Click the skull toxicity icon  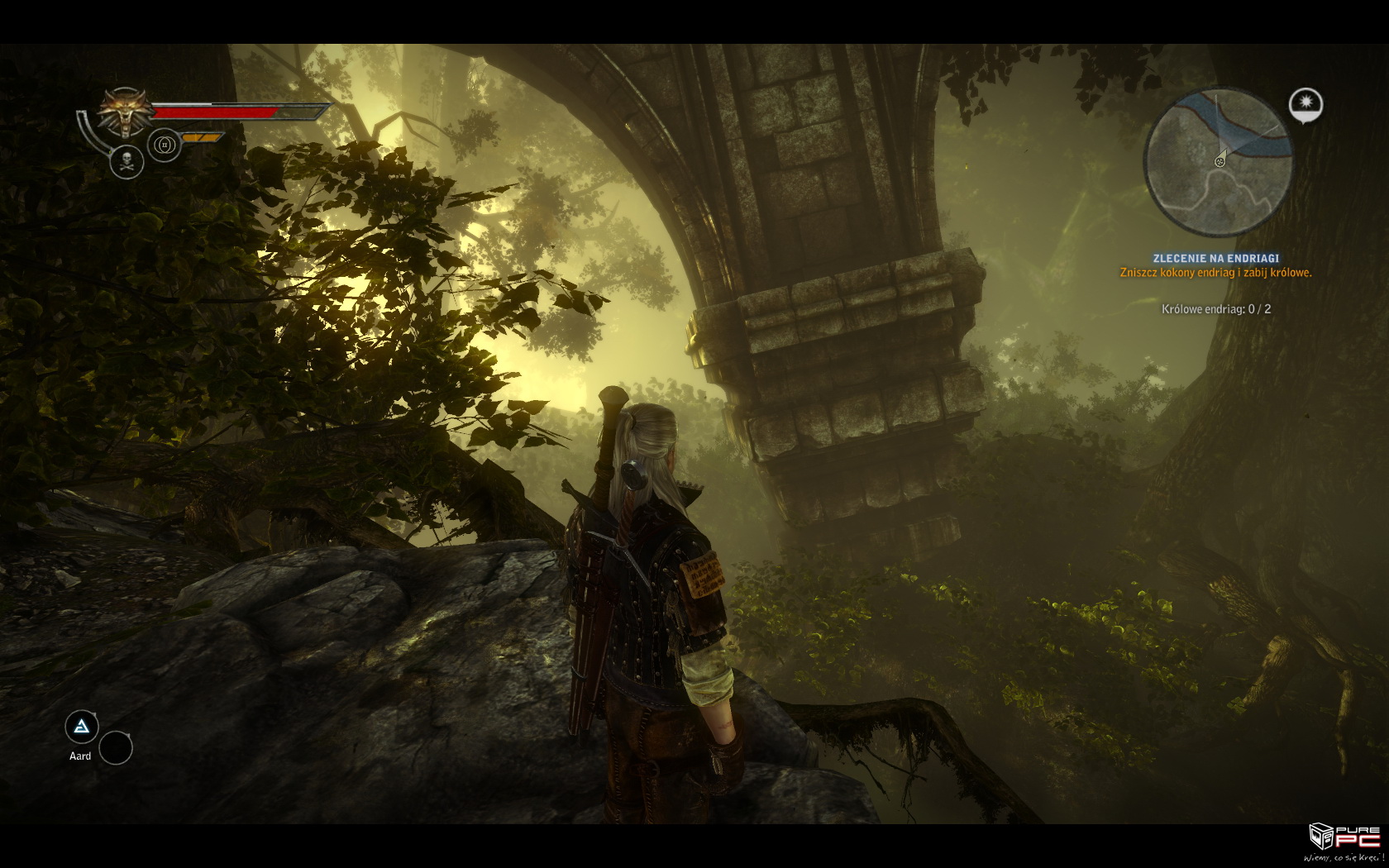pyautogui.click(x=126, y=161)
